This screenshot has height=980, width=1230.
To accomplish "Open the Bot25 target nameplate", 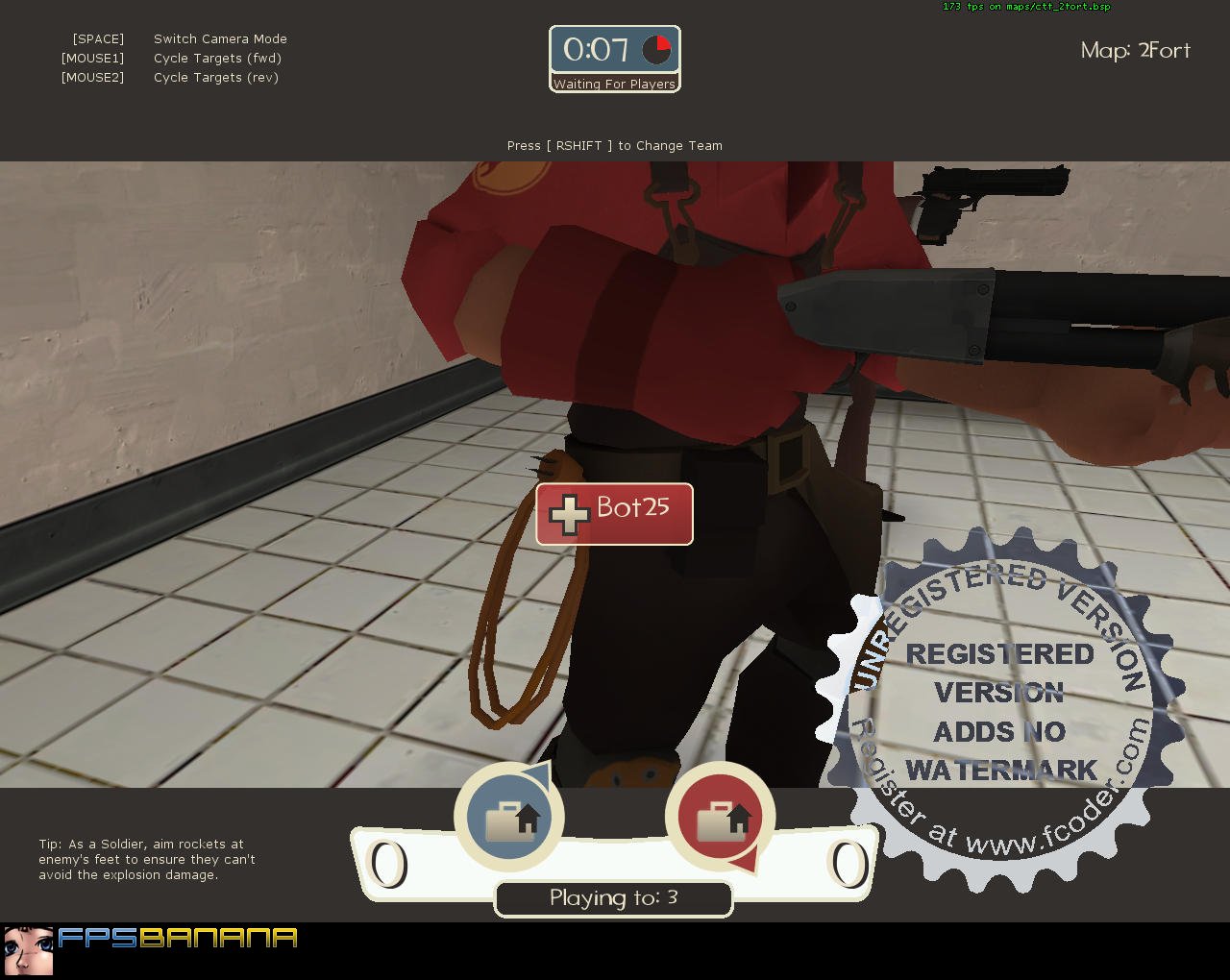I will 613,513.
